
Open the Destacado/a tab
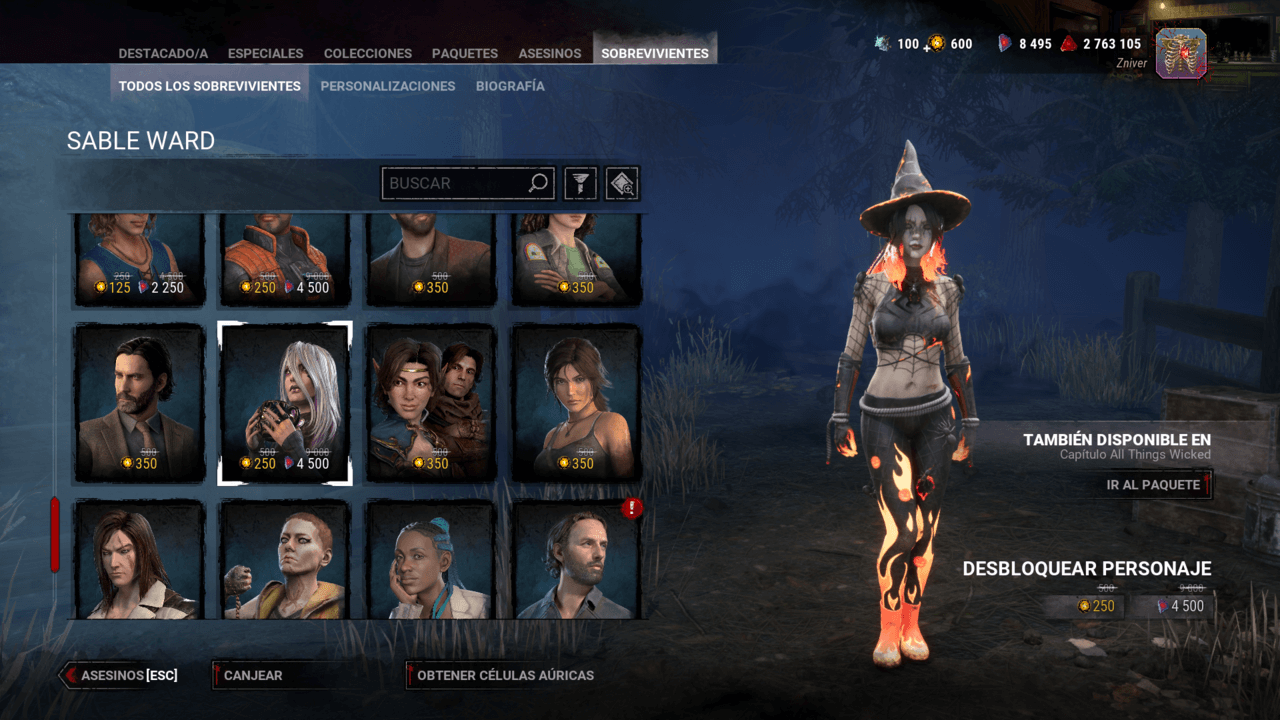(163, 53)
